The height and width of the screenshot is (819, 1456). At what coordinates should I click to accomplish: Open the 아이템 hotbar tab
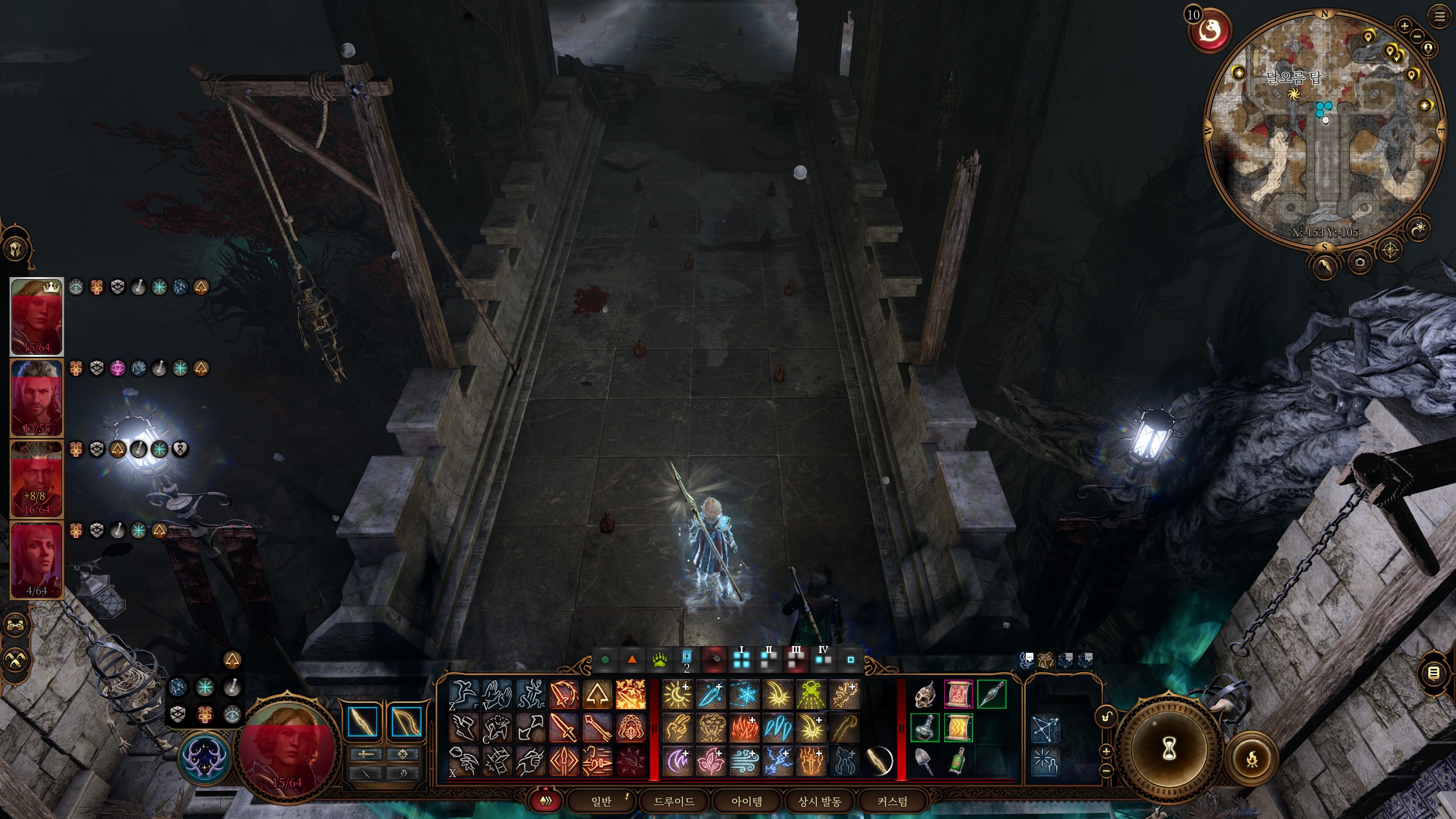tap(746, 801)
